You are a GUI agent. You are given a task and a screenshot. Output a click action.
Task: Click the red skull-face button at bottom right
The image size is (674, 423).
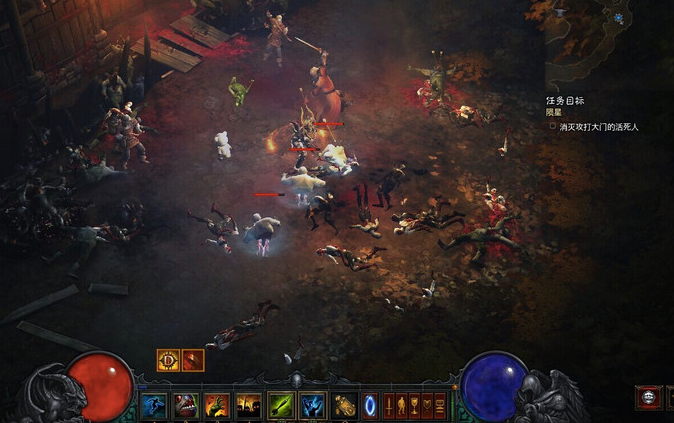pyautogui.click(x=648, y=397)
